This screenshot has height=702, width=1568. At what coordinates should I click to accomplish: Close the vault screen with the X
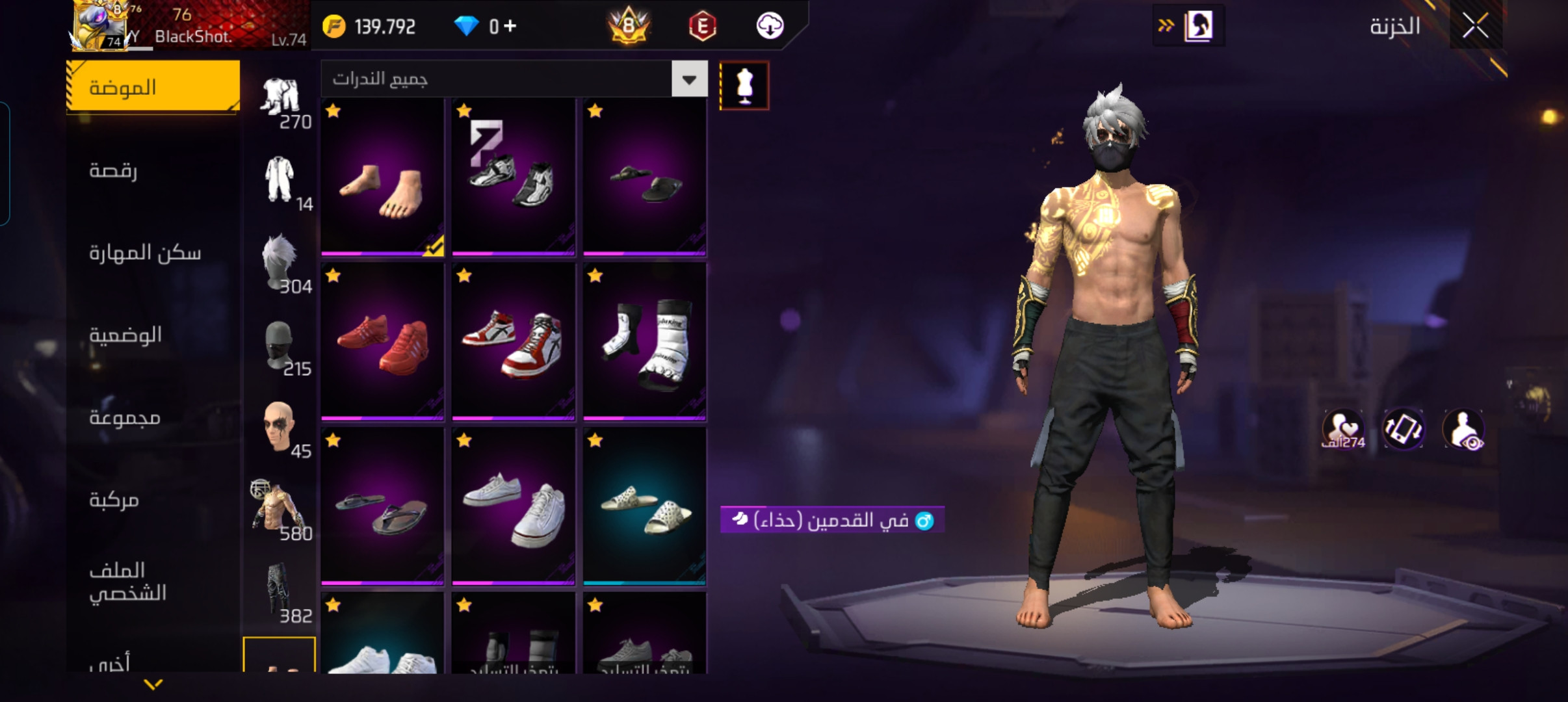(x=1475, y=26)
